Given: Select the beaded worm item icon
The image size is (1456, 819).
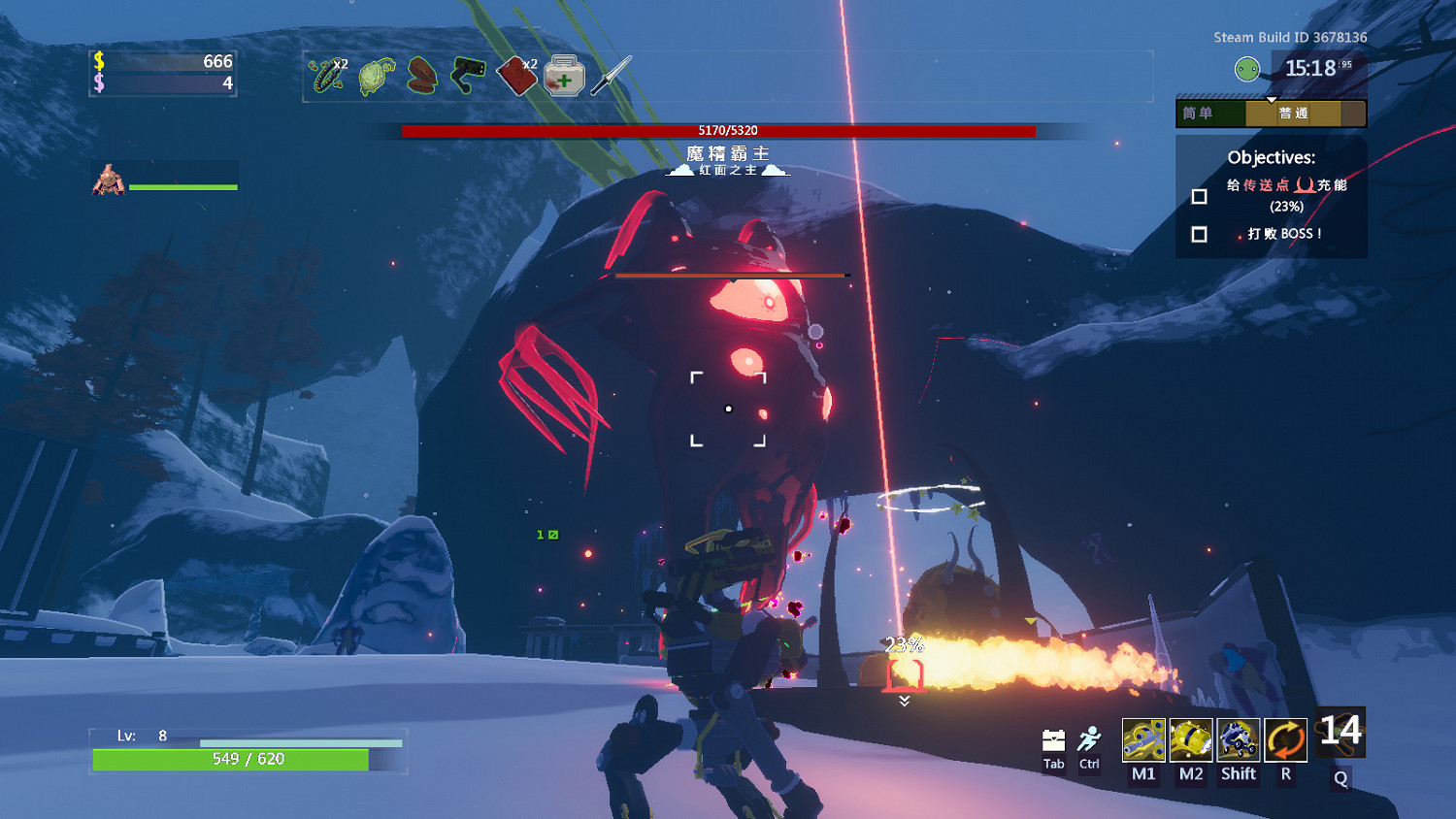Looking at the screenshot, I should pyautogui.click(x=327, y=76).
